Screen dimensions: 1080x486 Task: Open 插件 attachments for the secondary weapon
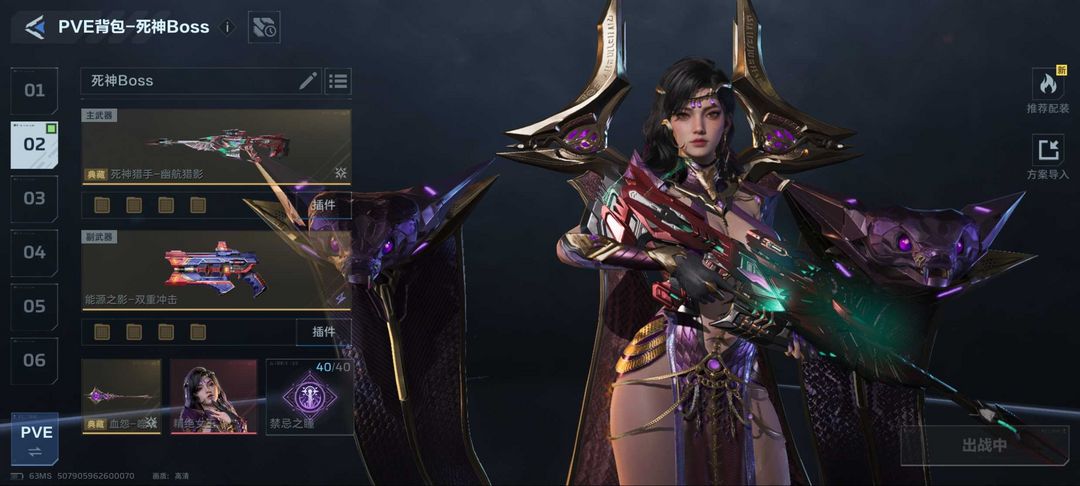click(x=323, y=331)
